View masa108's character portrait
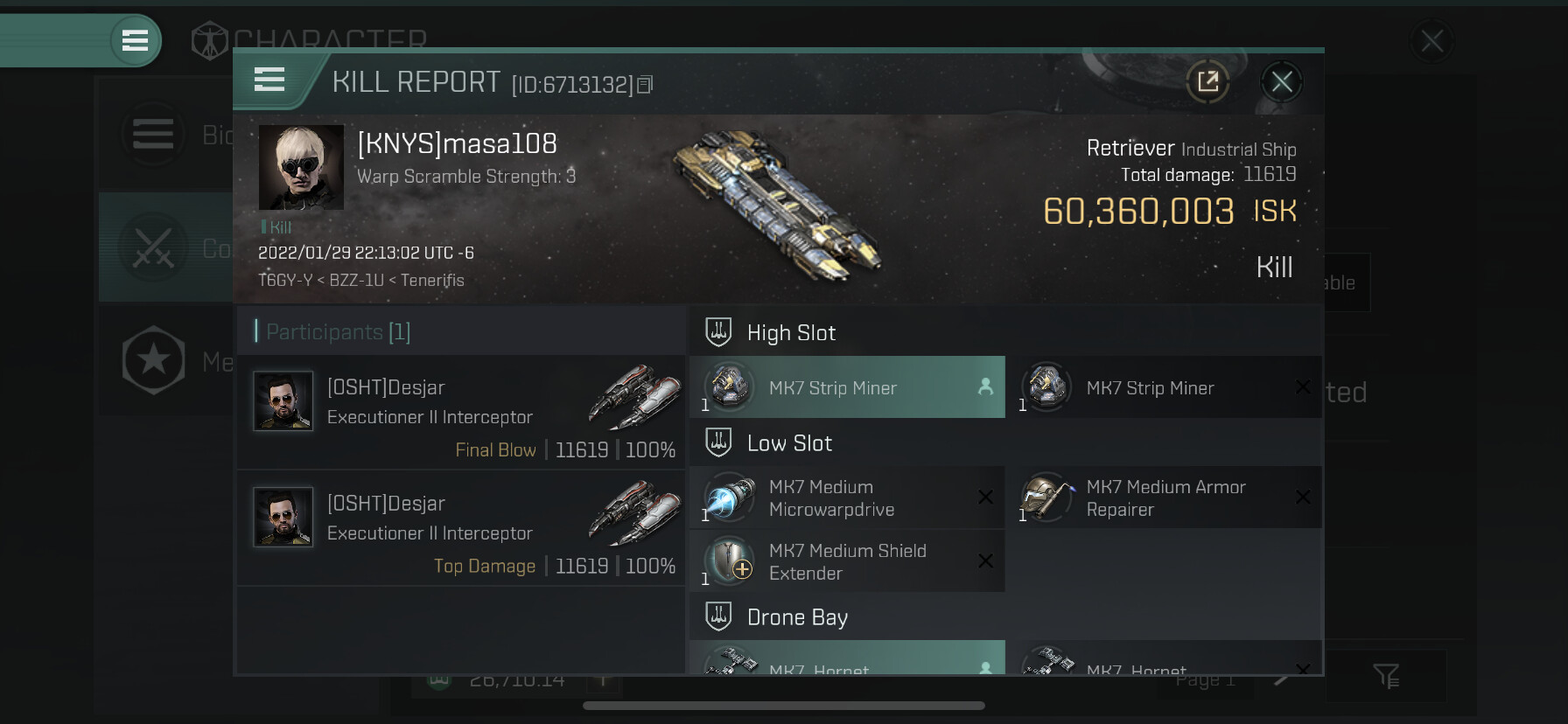Viewport: 1568px width, 724px height. pyautogui.click(x=301, y=167)
